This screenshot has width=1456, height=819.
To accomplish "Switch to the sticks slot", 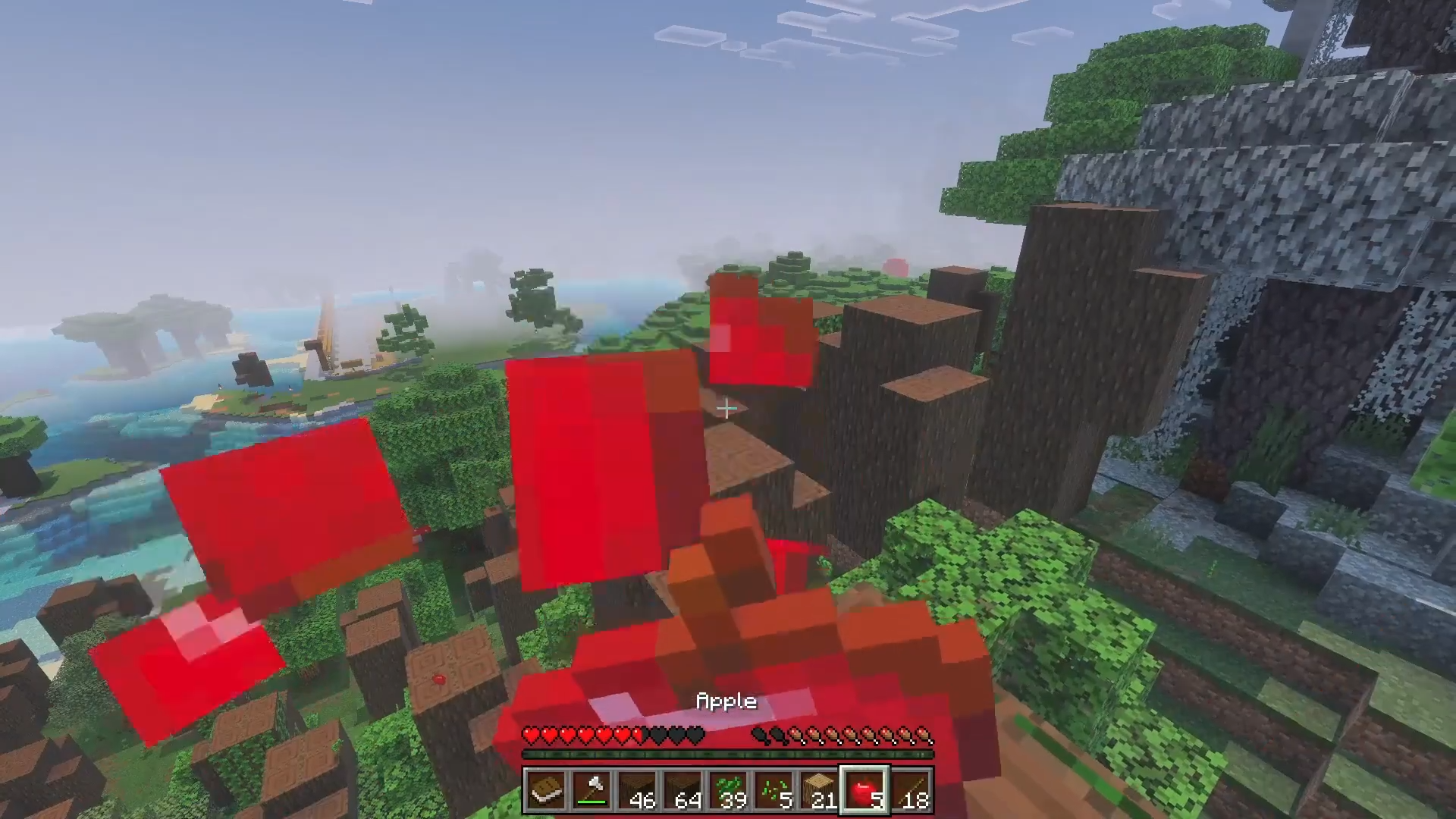I will (x=910, y=791).
